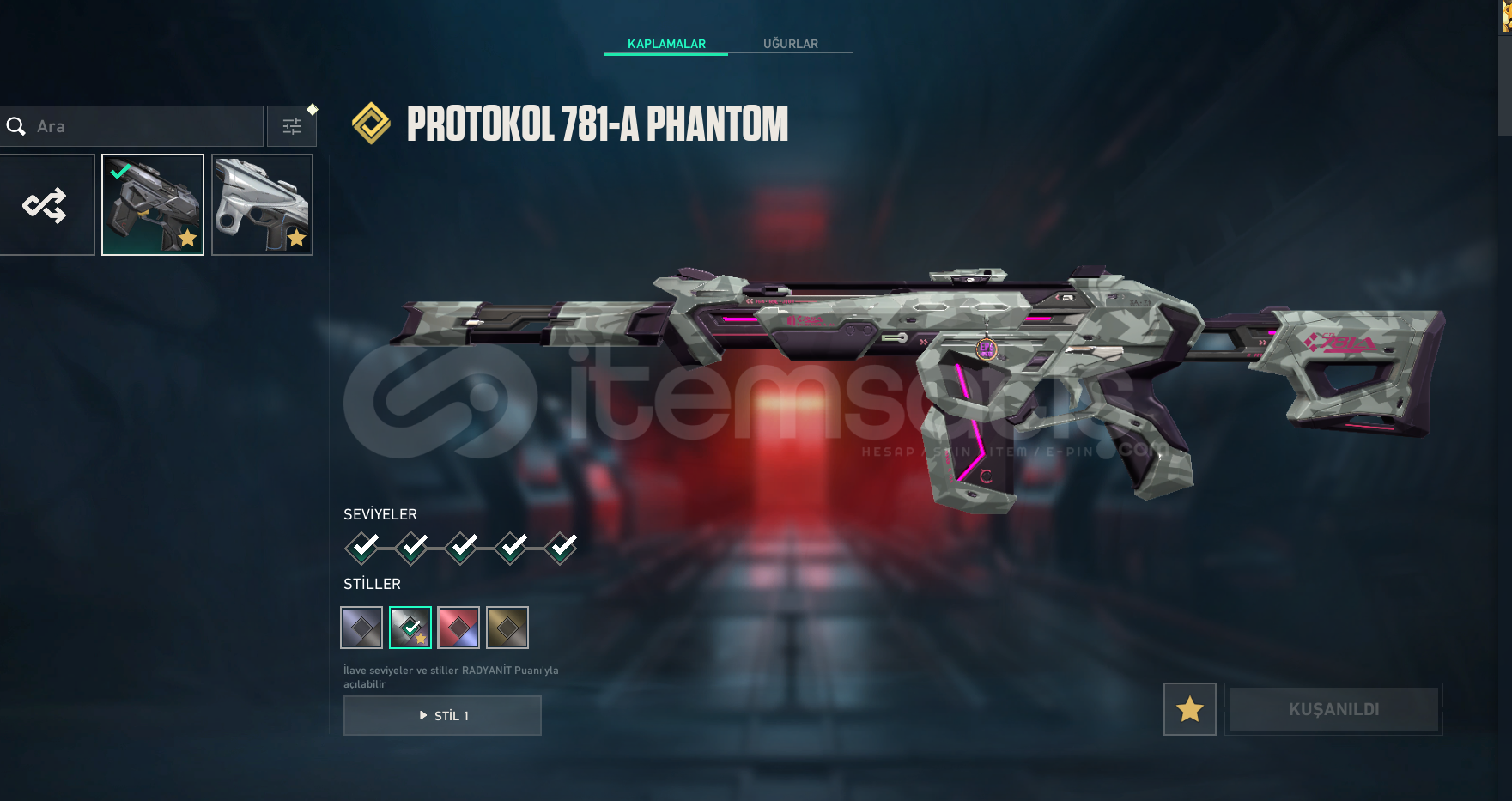Viewport: 1512px width, 801px height.
Task: Select the random shuffle skin tile
Action: point(46,205)
